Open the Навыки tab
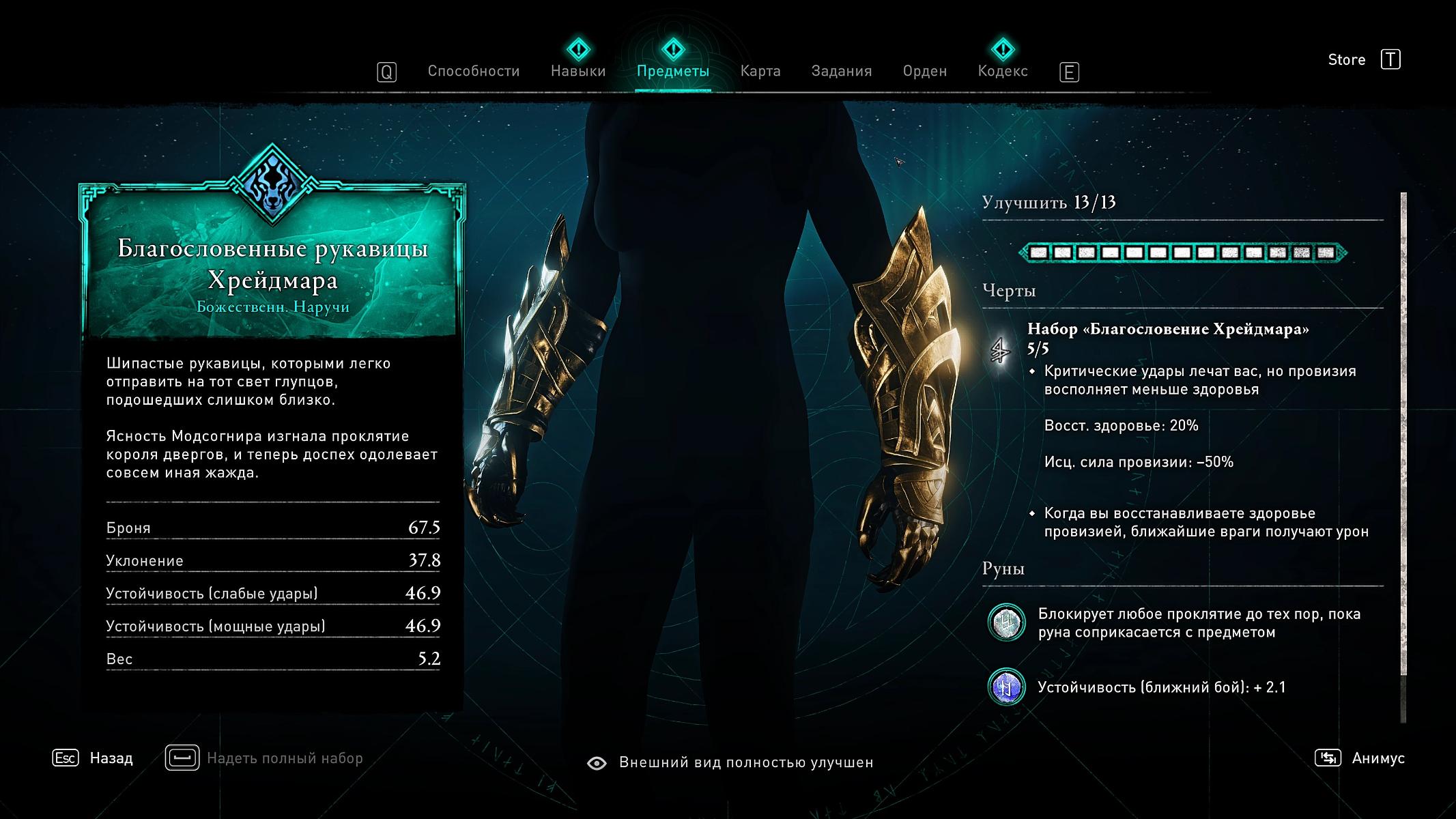This screenshot has height=819, width=1456. [x=578, y=71]
